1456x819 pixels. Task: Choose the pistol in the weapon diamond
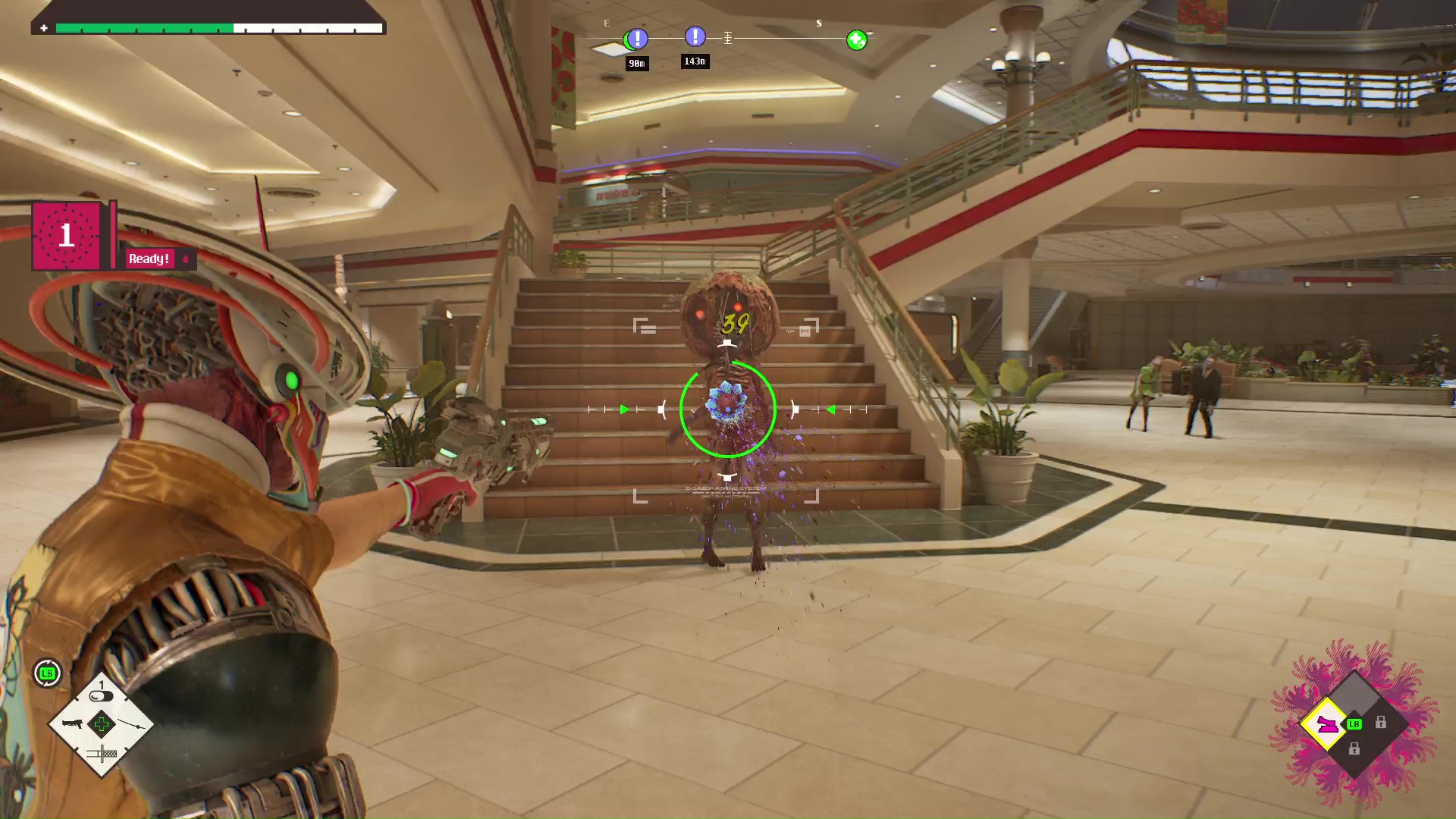pyautogui.click(x=72, y=723)
